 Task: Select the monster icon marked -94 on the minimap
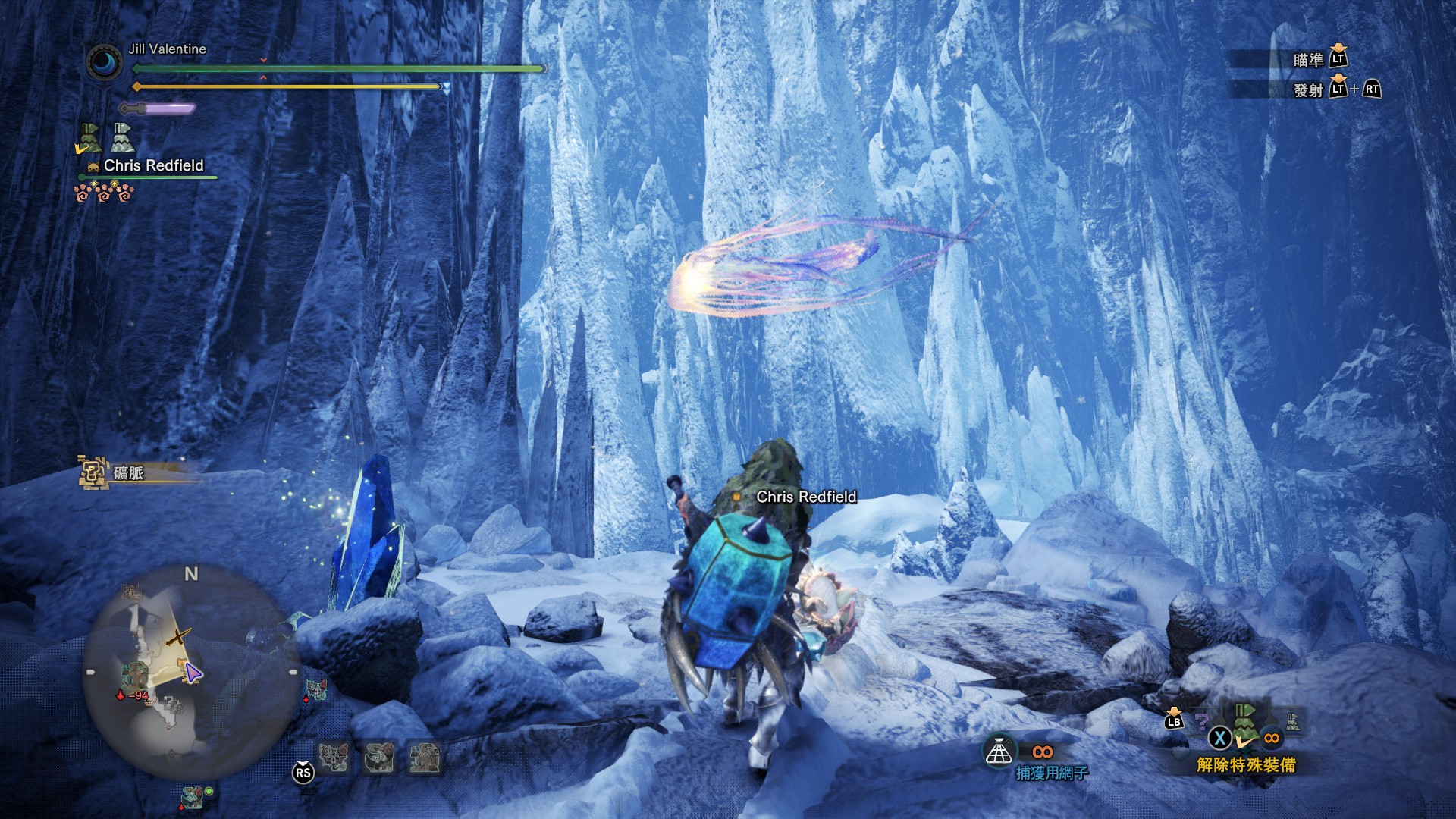click(x=134, y=675)
